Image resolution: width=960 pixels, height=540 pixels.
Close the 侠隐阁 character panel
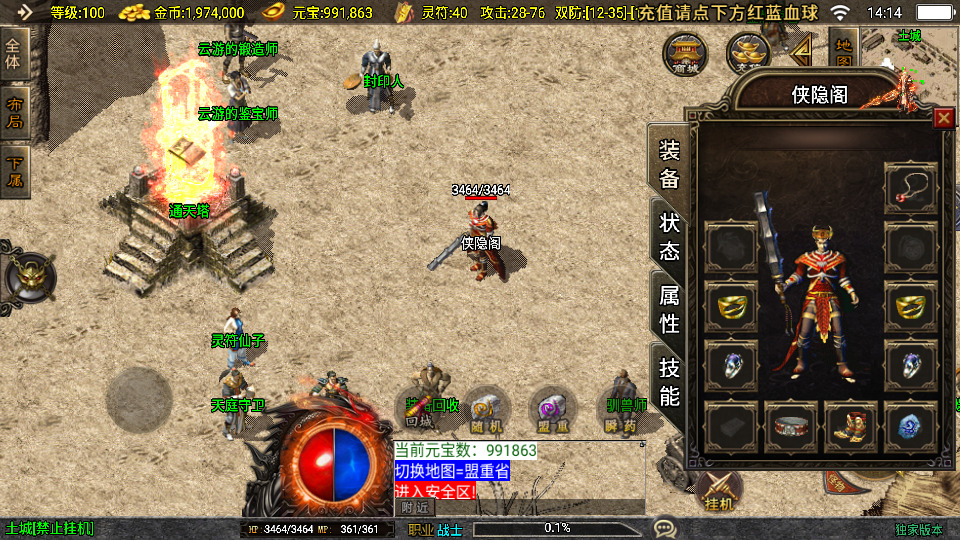coord(943,119)
